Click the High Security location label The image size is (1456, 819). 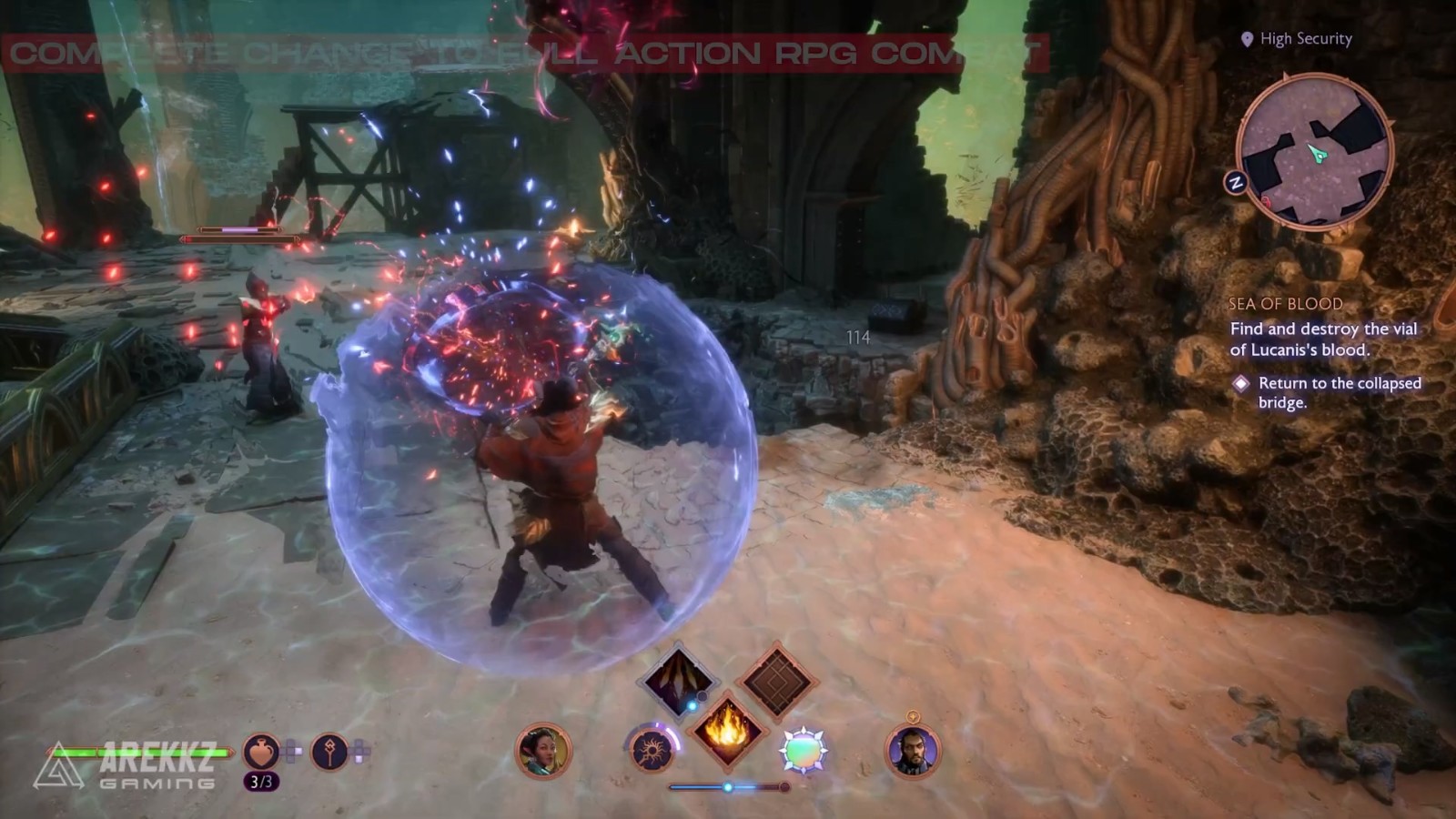(1305, 39)
